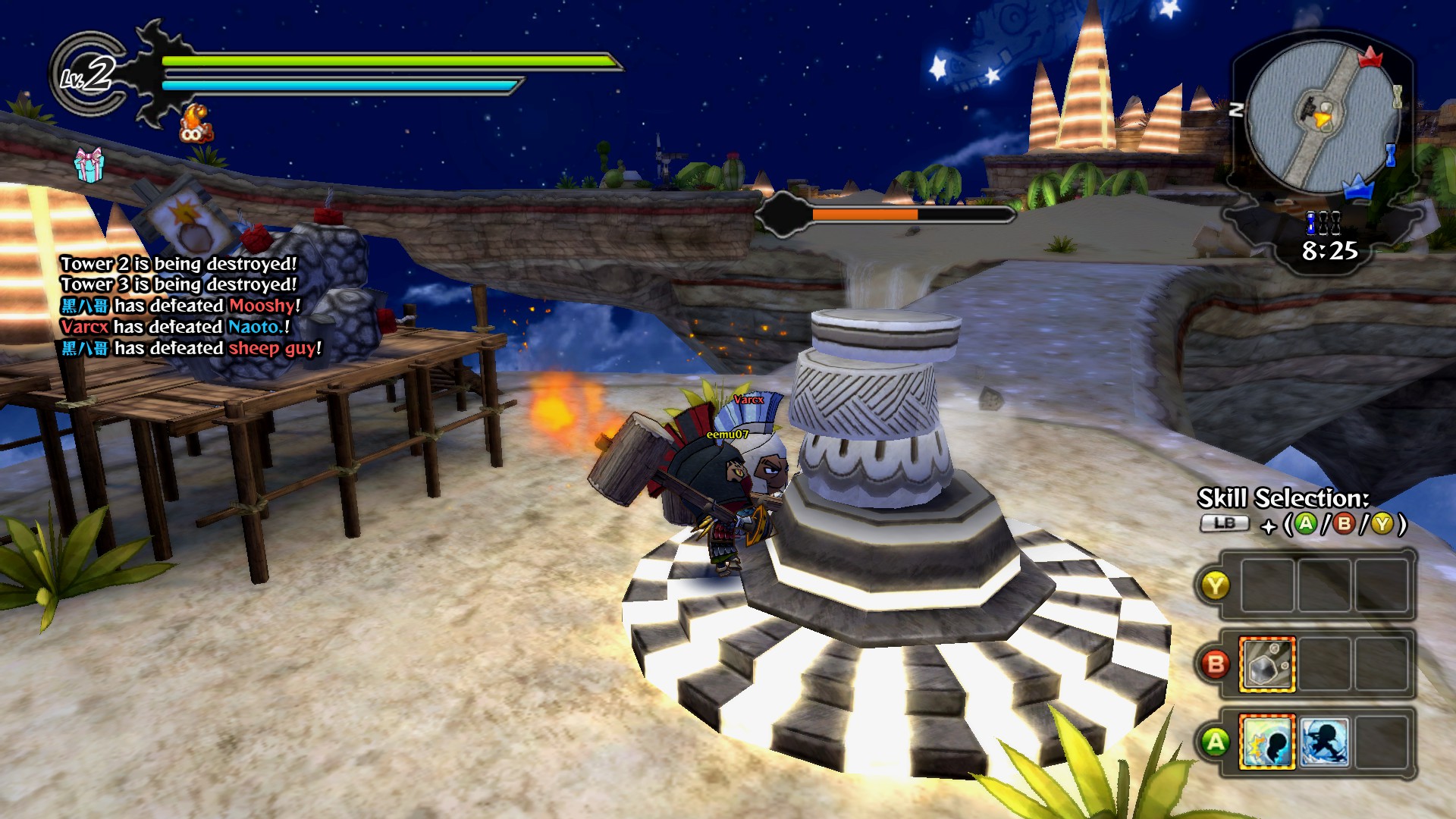Select the rock-throw skill in the B row
This screenshot has height=819, width=1456.
(x=1266, y=665)
